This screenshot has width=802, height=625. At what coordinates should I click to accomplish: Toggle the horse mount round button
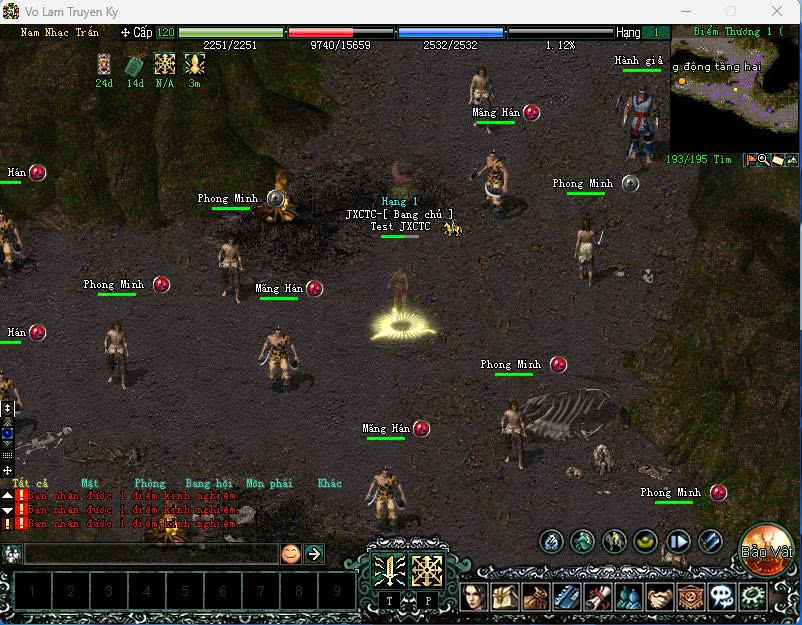tap(614, 542)
